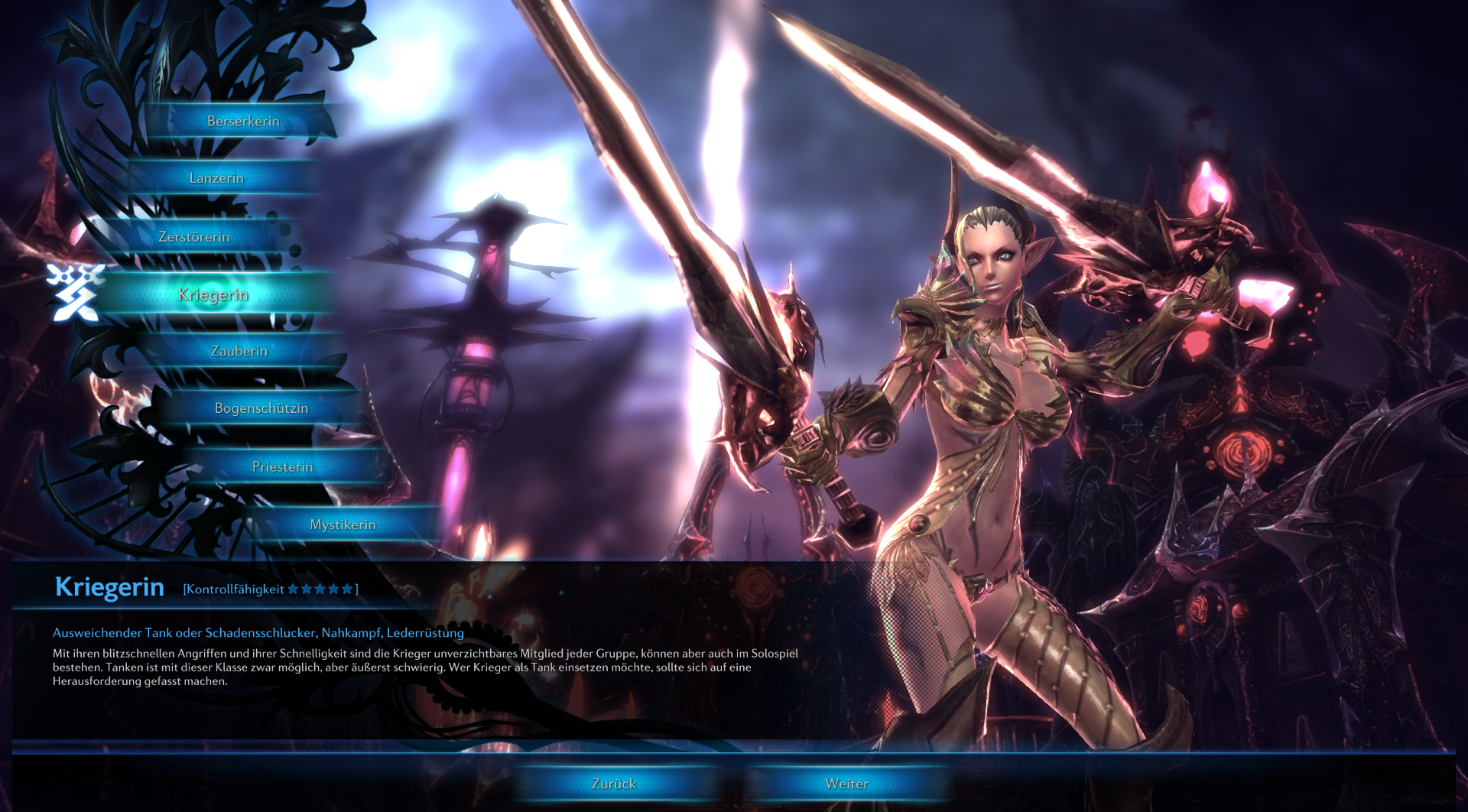Select the Berserkerin class
Image resolution: width=1468 pixels, height=812 pixels.
tap(243, 122)
